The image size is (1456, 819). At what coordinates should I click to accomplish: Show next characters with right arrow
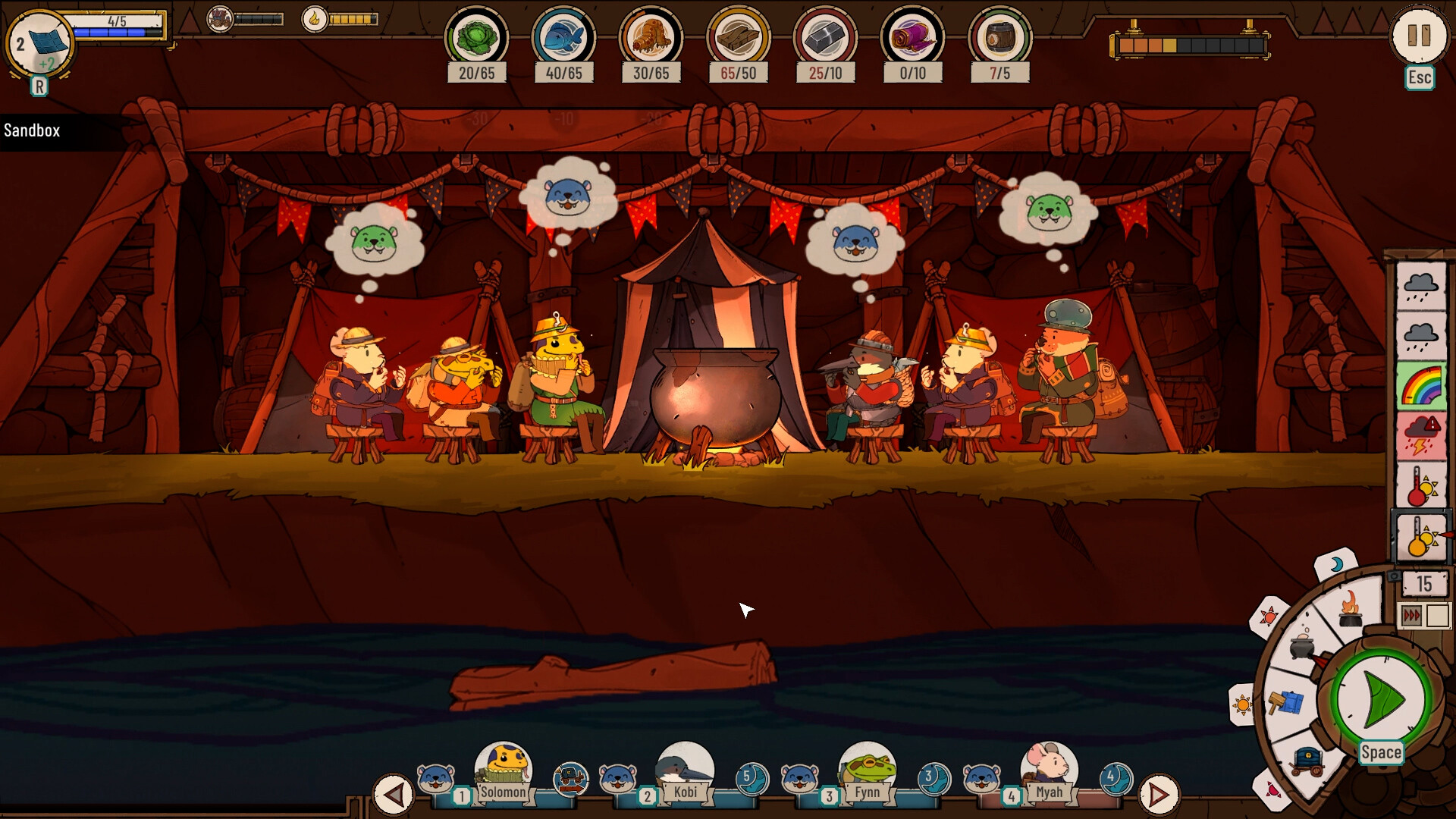click(x=1159, y=795)
